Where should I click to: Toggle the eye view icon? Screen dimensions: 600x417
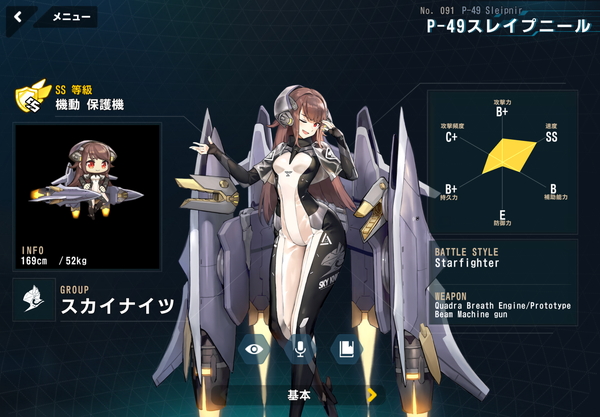click(255, 348)
